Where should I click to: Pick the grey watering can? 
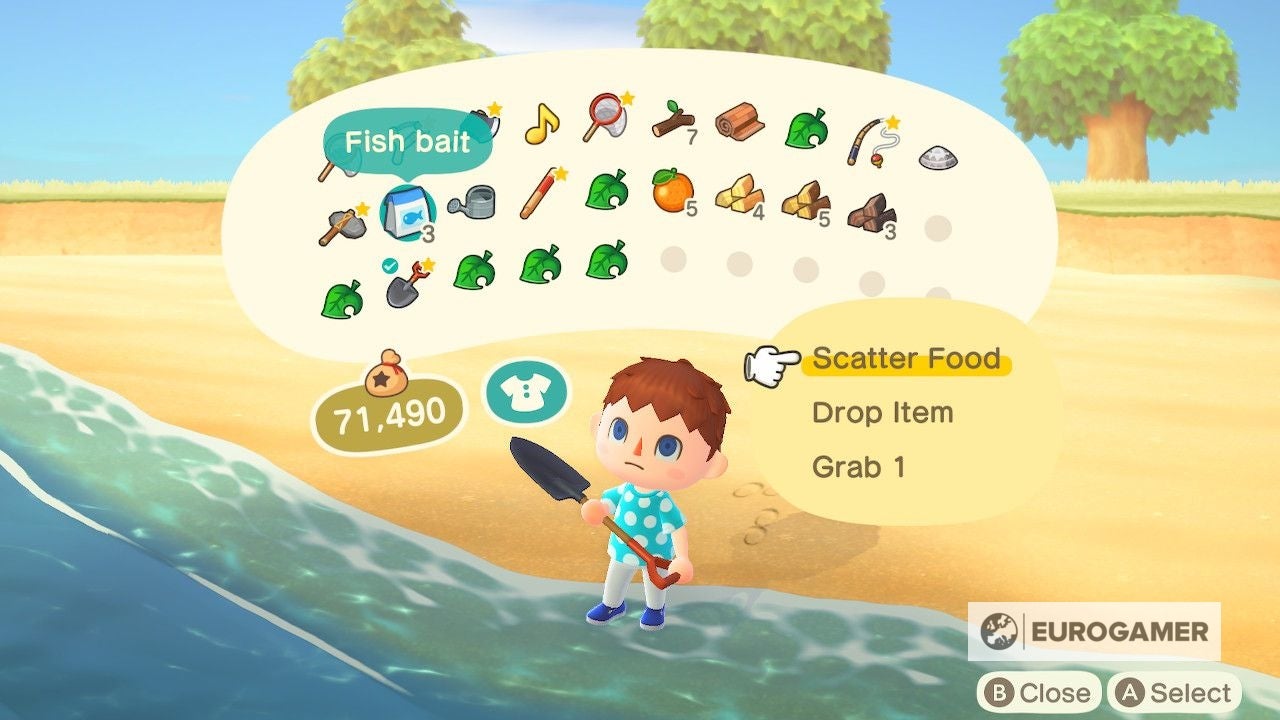point(473,202)
